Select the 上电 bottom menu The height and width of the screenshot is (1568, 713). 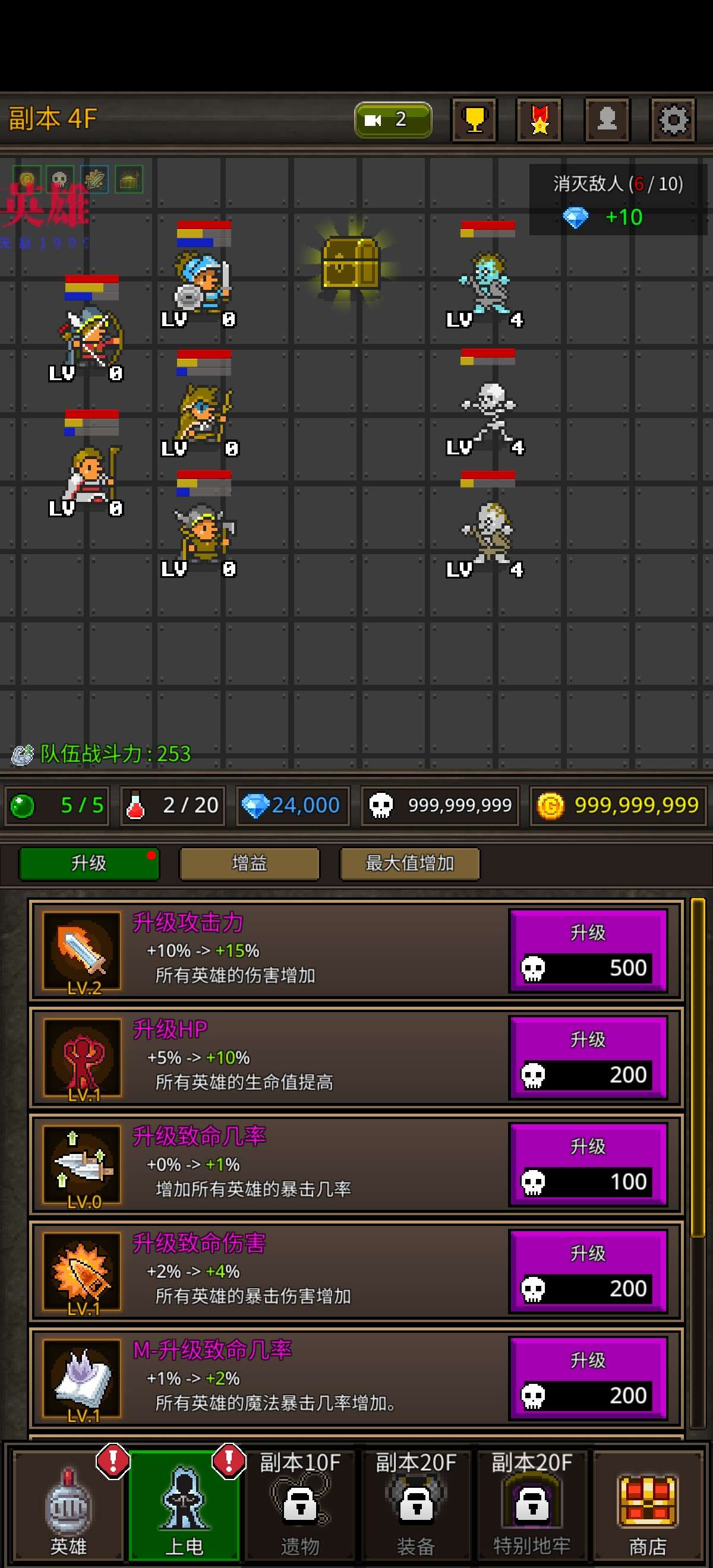point(184,1504)
